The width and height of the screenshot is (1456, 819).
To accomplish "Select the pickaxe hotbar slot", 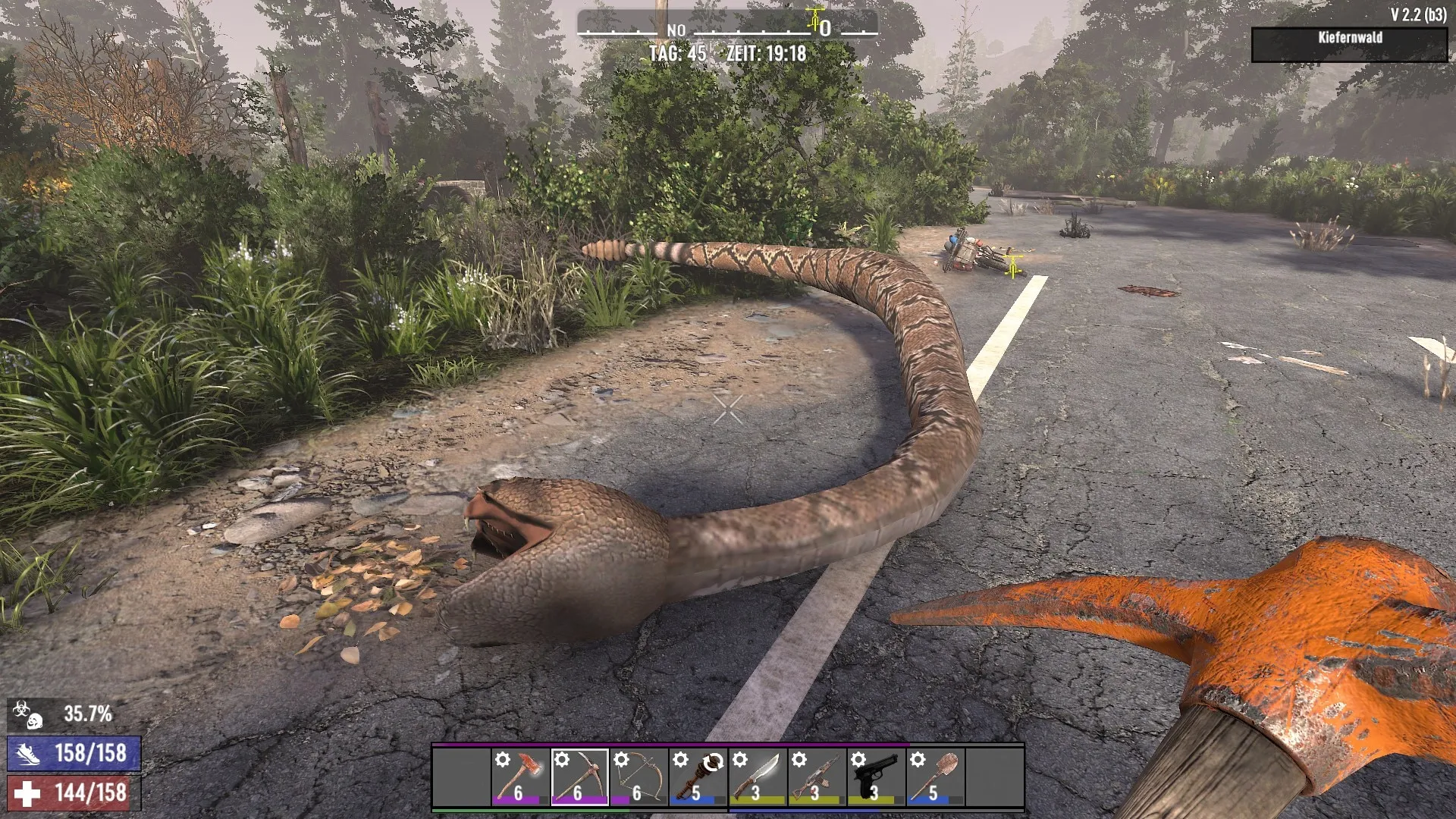I will 579,777.
